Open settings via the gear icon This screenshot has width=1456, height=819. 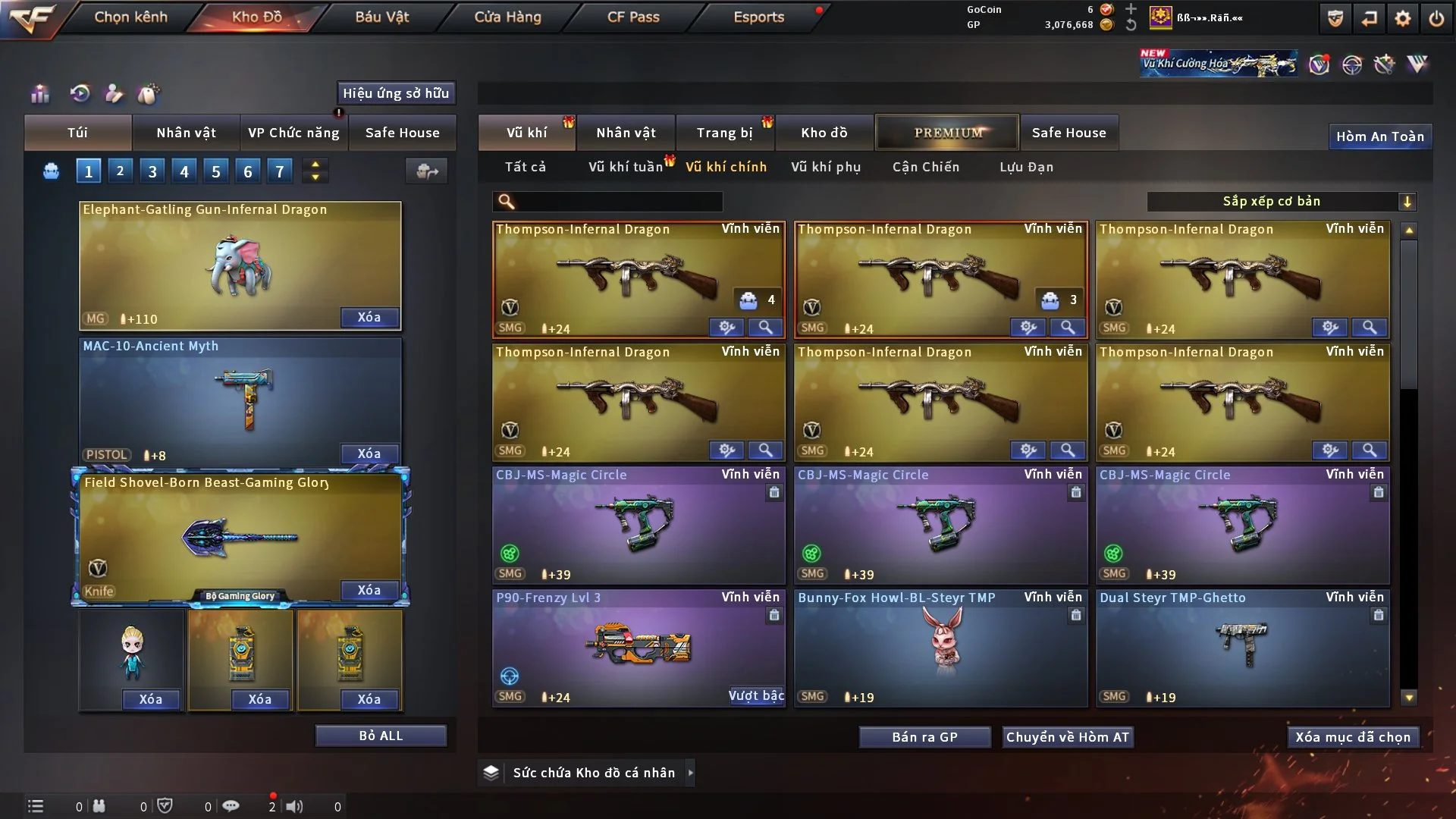(1403, 18)
